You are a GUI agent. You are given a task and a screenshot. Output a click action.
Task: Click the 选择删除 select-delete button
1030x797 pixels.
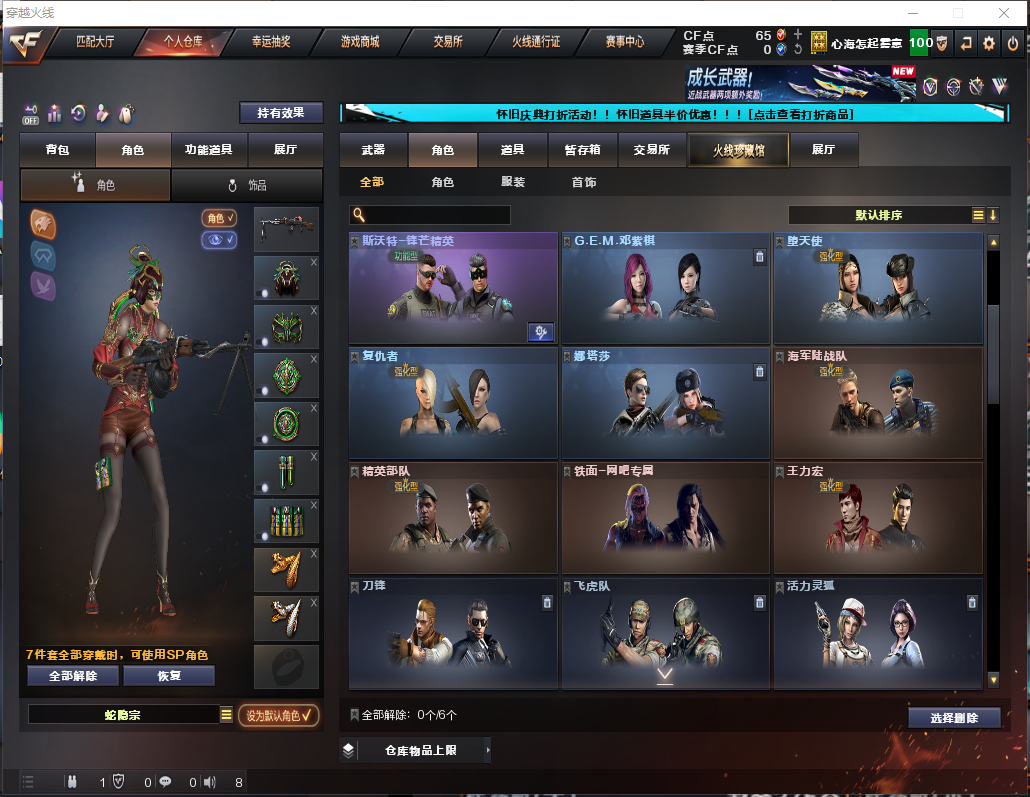point(955,718)
